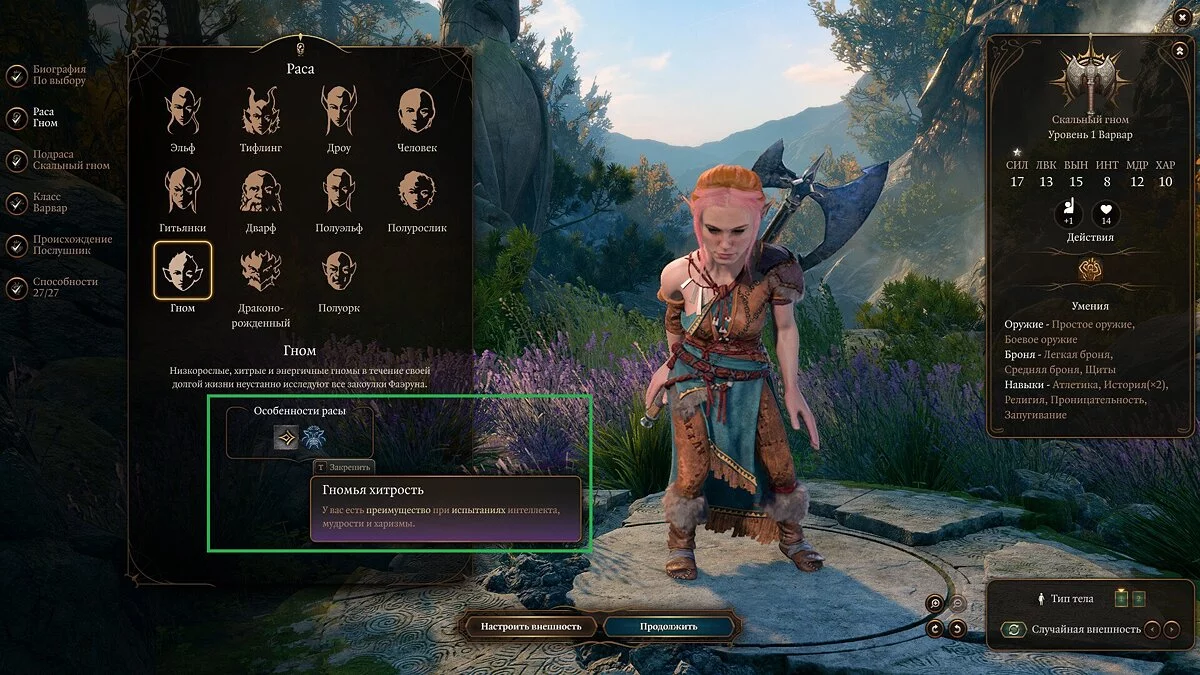
Task: Continue with the Продолжить button
Action: [669, 627]
